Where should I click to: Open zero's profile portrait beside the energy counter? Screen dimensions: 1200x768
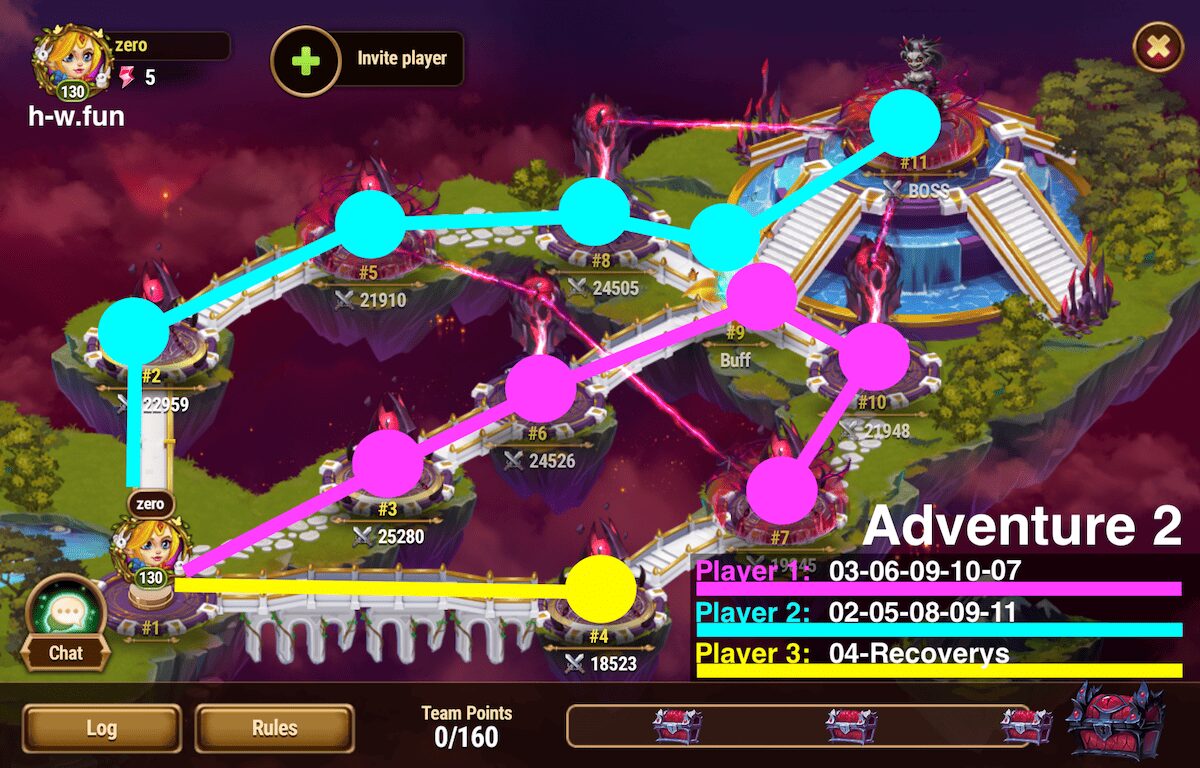coord(70,62)
